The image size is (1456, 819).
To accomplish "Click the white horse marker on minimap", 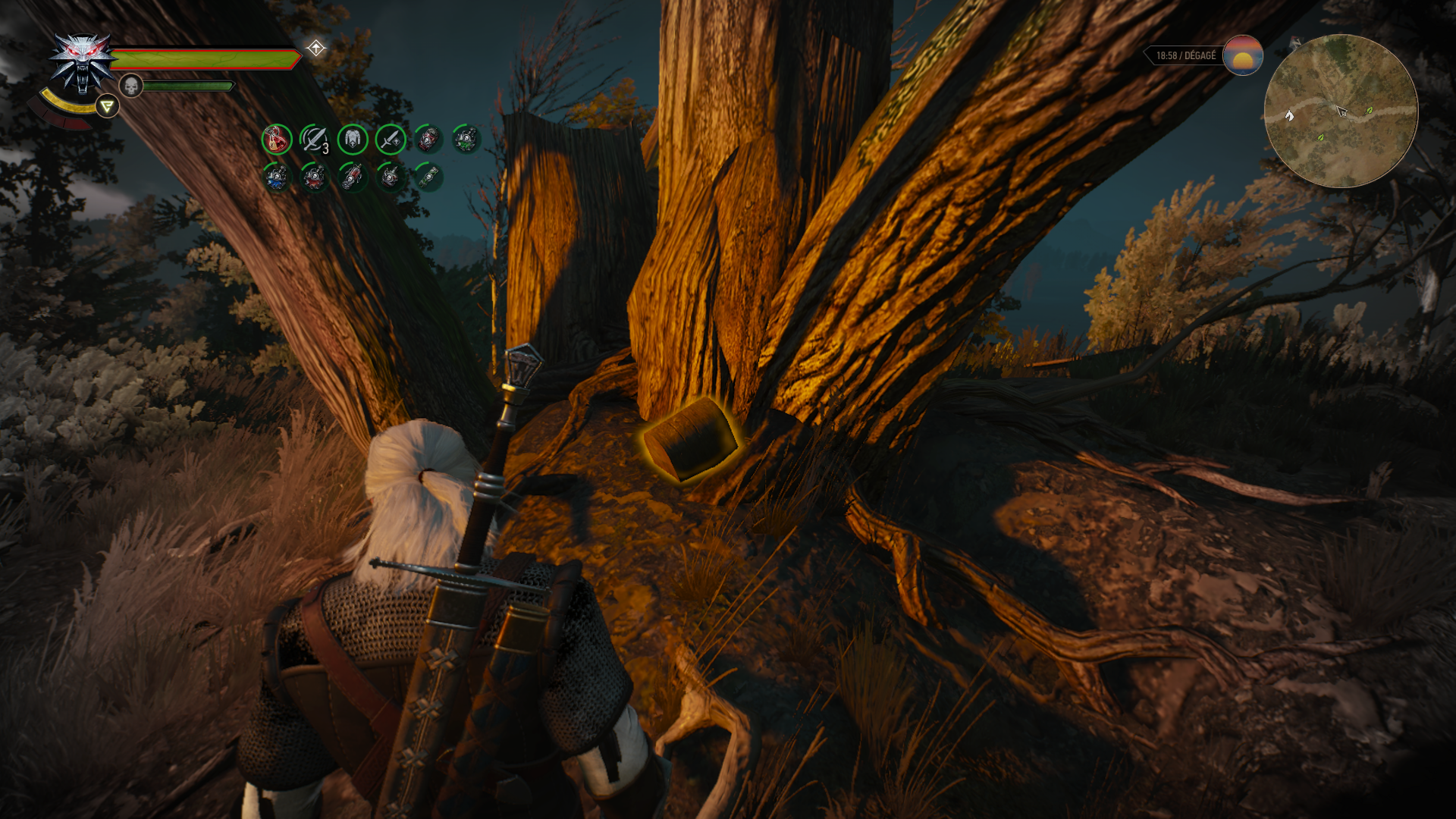I will (x=1289, y=115).
